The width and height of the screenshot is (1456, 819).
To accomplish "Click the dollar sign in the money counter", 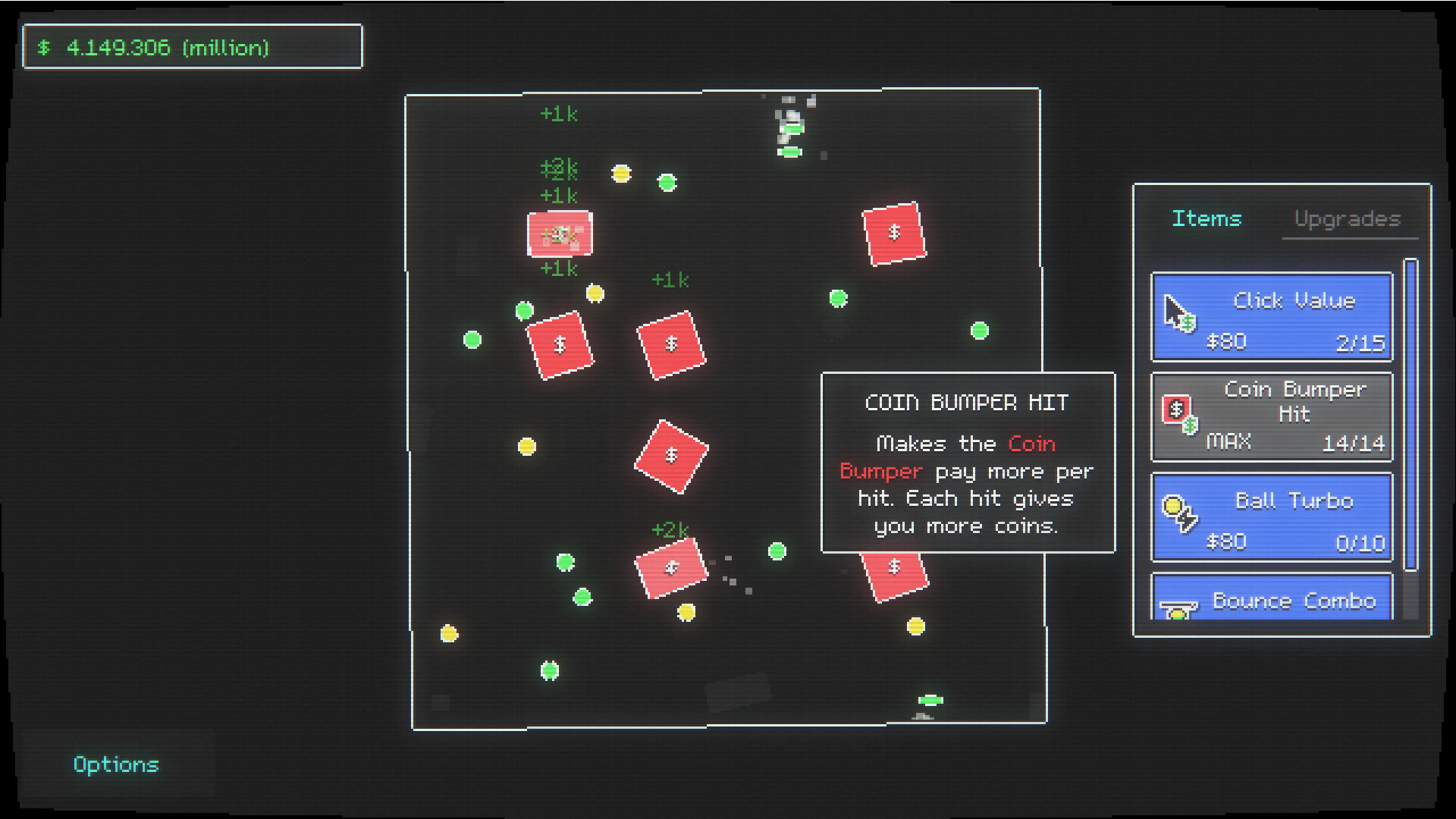I will tap(45, 48).
